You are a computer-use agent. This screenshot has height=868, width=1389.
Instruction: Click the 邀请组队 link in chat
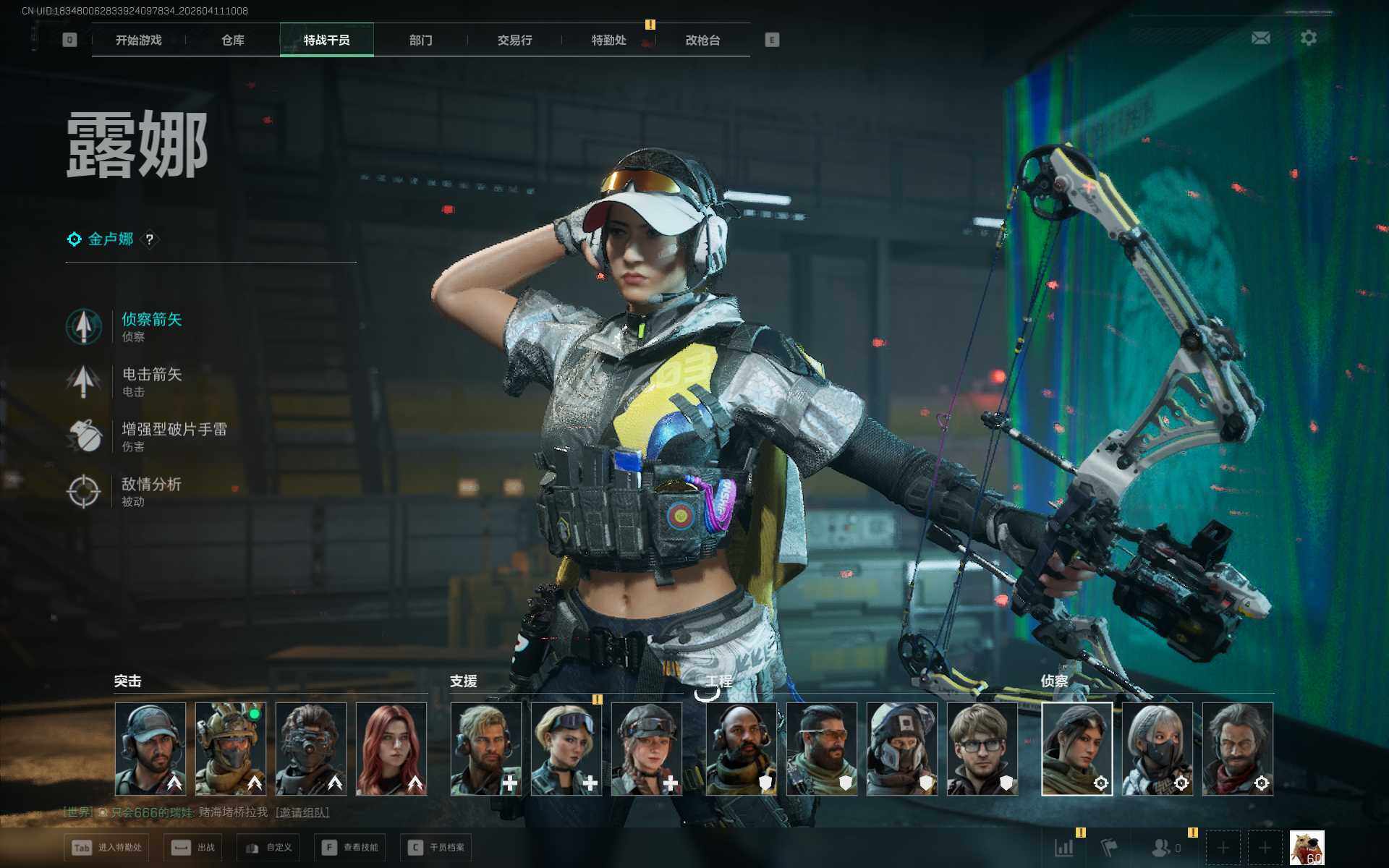coord(302,812)
